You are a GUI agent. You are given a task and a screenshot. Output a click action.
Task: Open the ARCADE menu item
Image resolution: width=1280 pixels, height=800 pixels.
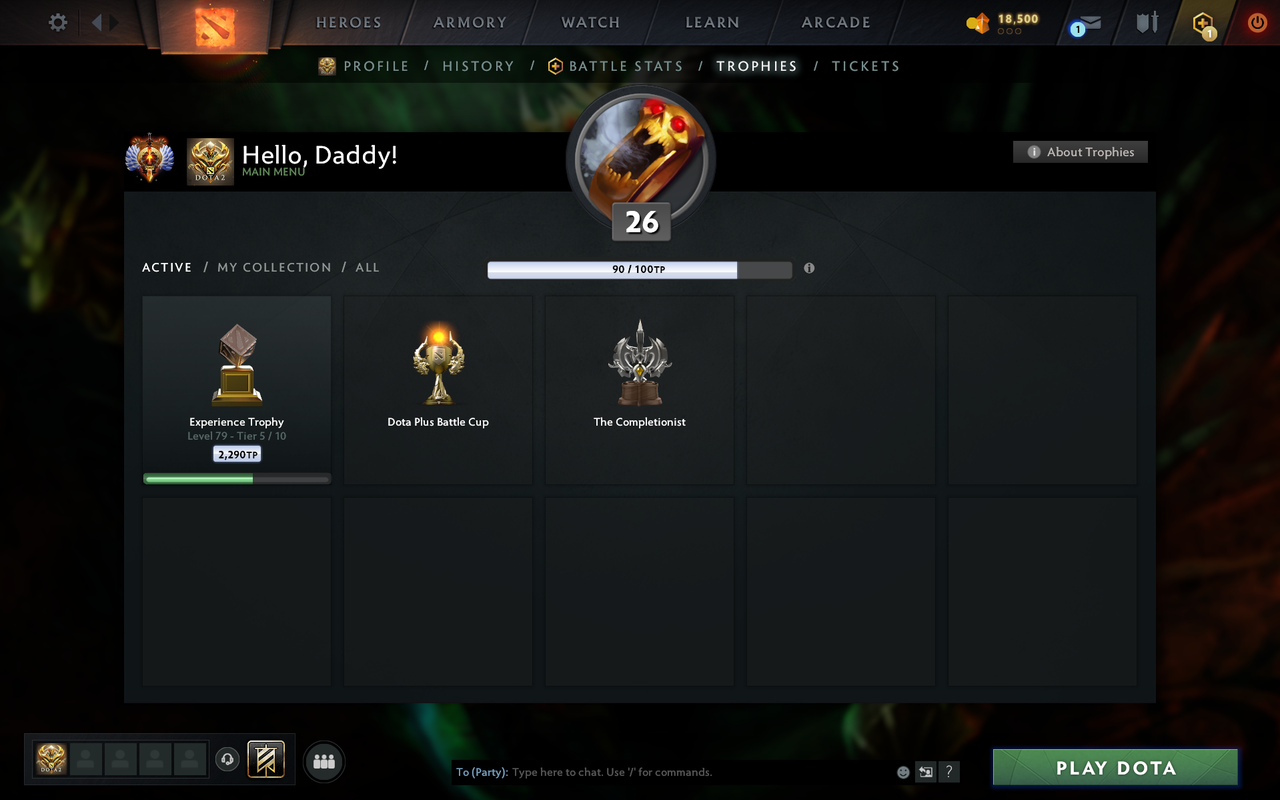click(x=835, y=22)
